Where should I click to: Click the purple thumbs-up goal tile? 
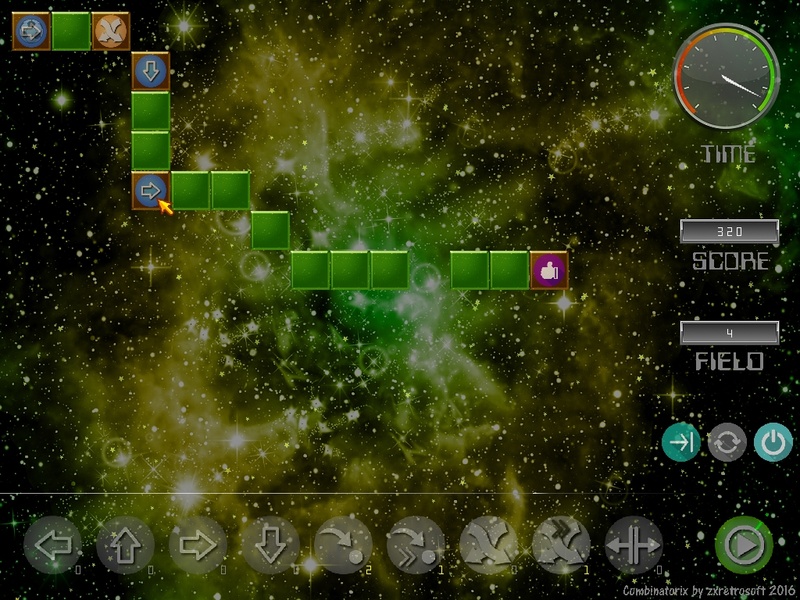coord(549,270)
